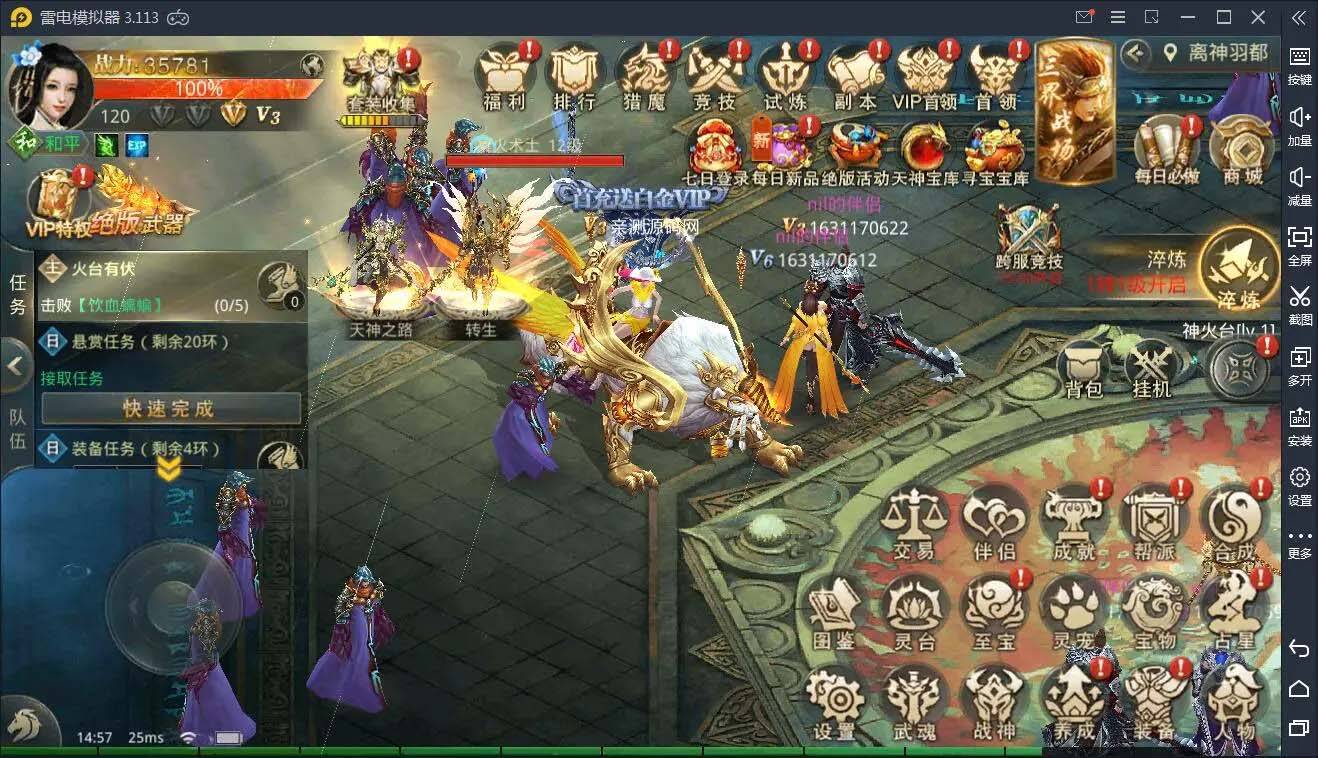Screen dimensions: 1318x758
Task: Open the 商城 shop
Action: [1241, 152]
